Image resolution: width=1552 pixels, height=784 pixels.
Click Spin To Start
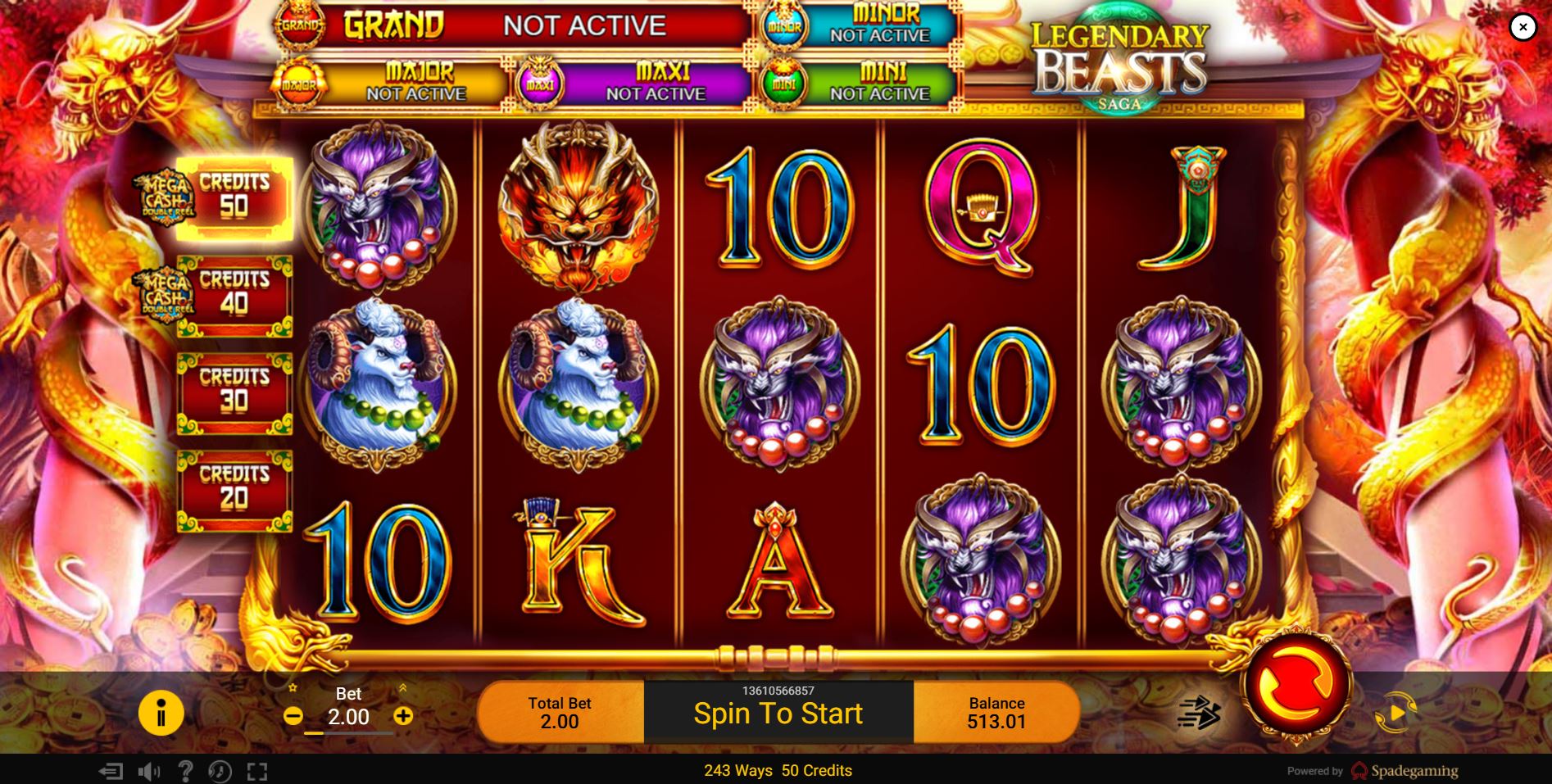(778, 714)
